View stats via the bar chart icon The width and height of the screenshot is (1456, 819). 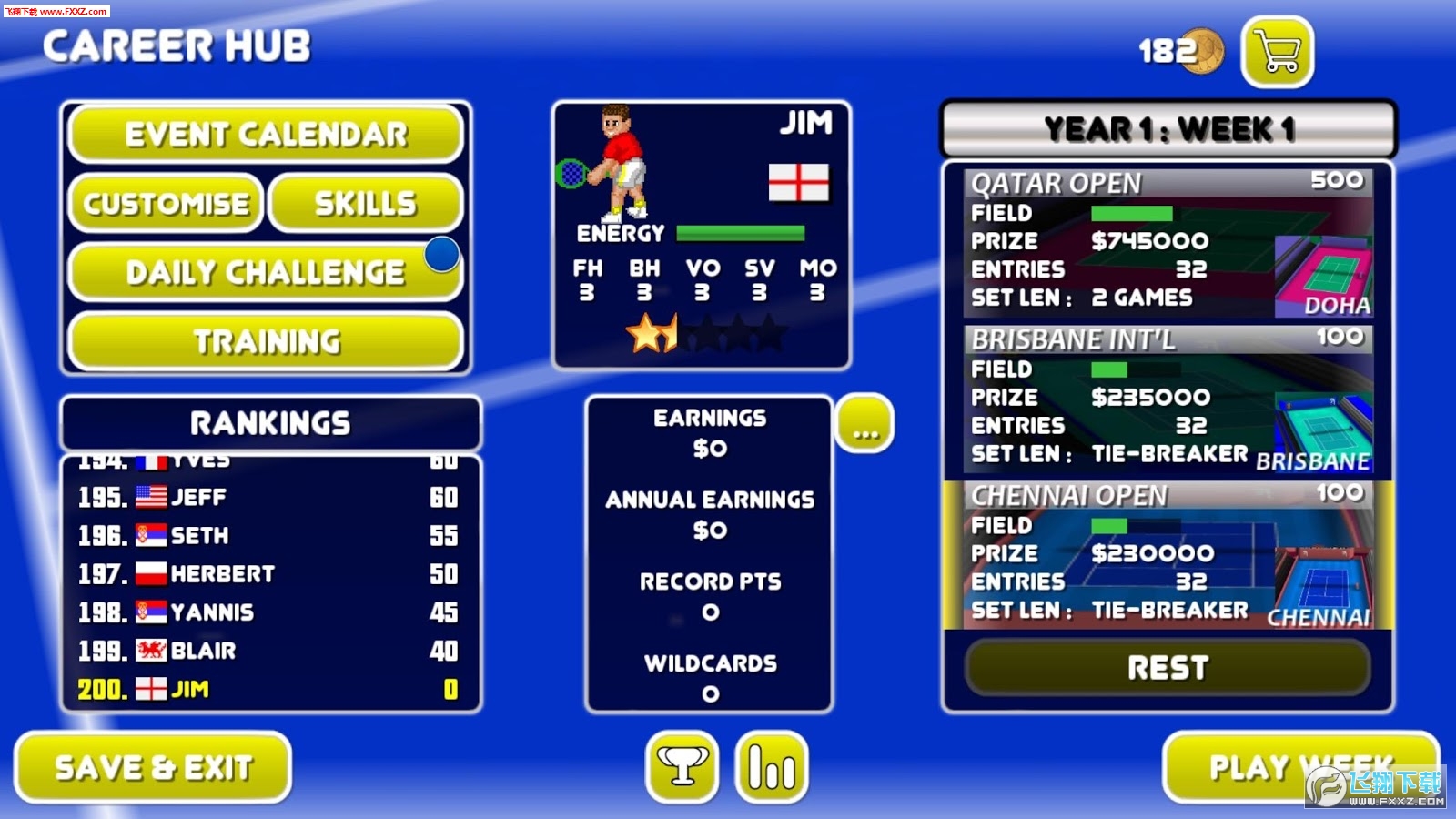click(772, 769)
